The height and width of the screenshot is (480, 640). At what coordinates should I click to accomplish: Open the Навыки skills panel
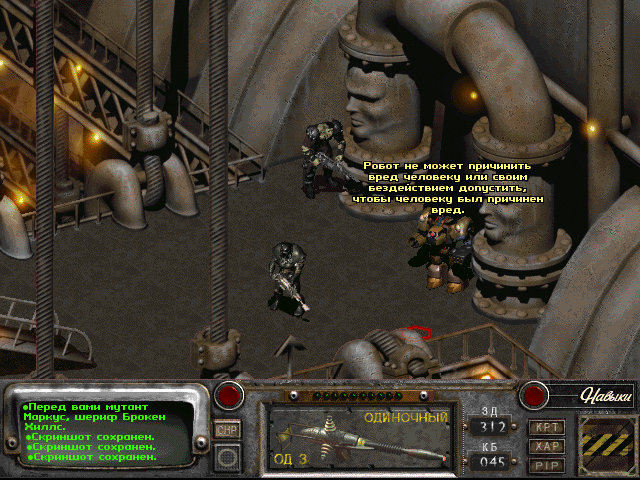[x=605, y=396]
